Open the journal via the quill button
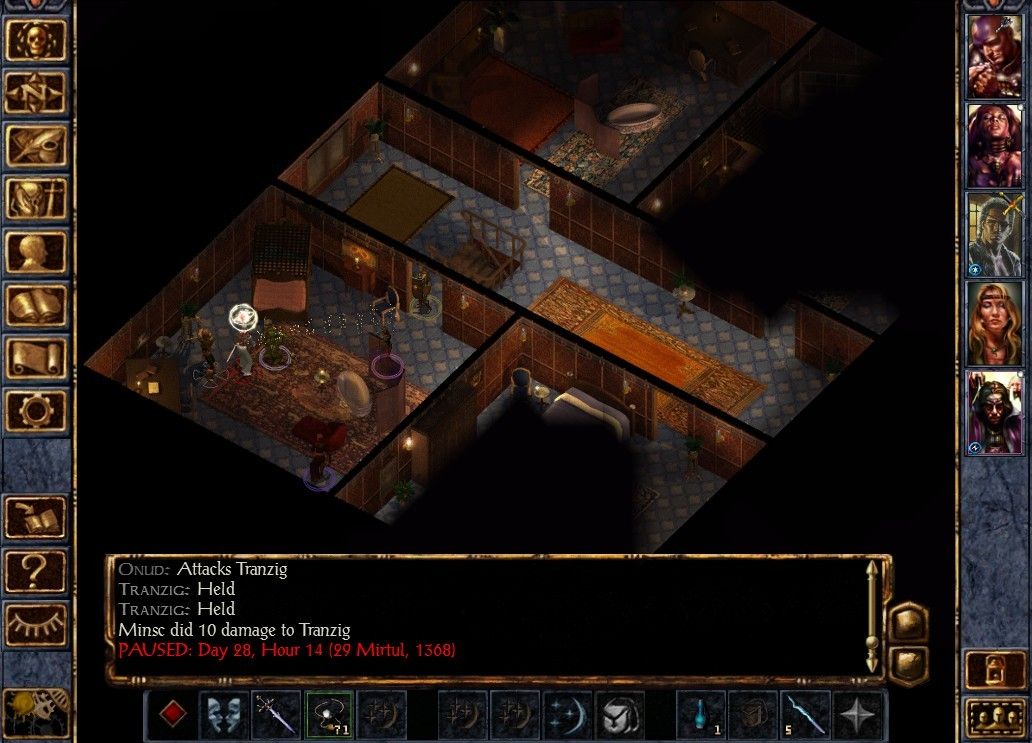 coord(37,146)
